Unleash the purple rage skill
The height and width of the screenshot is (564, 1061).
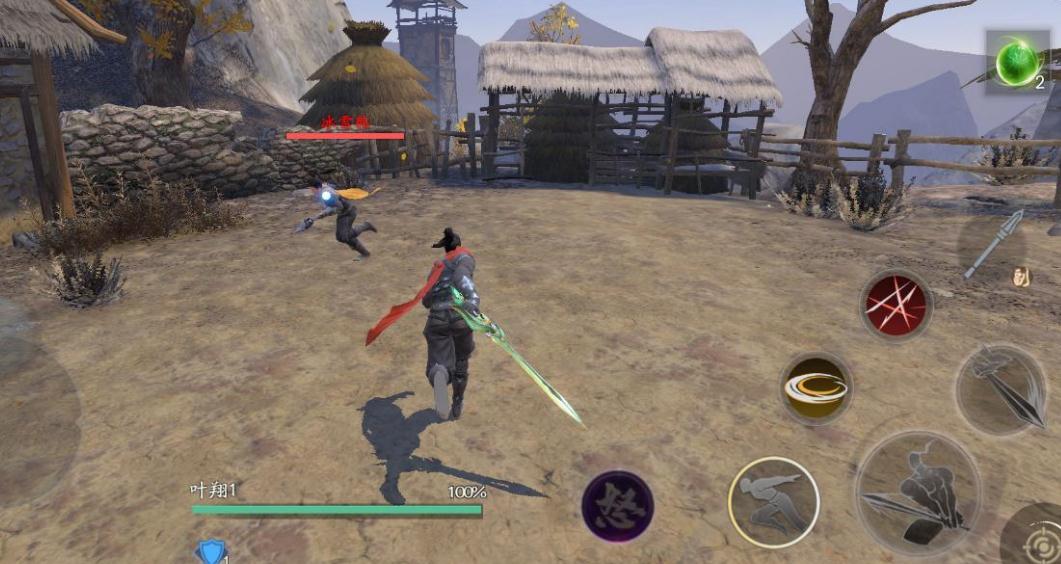pos(617,506)
